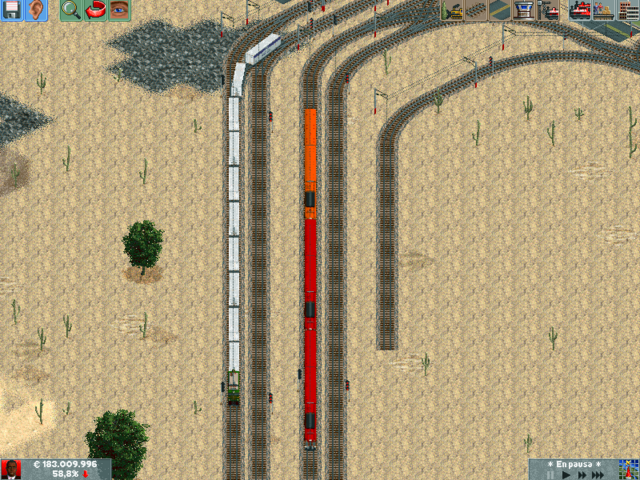
Task: Click the company owner portrait
Action: pyautogui.click(x=12, y=469)
